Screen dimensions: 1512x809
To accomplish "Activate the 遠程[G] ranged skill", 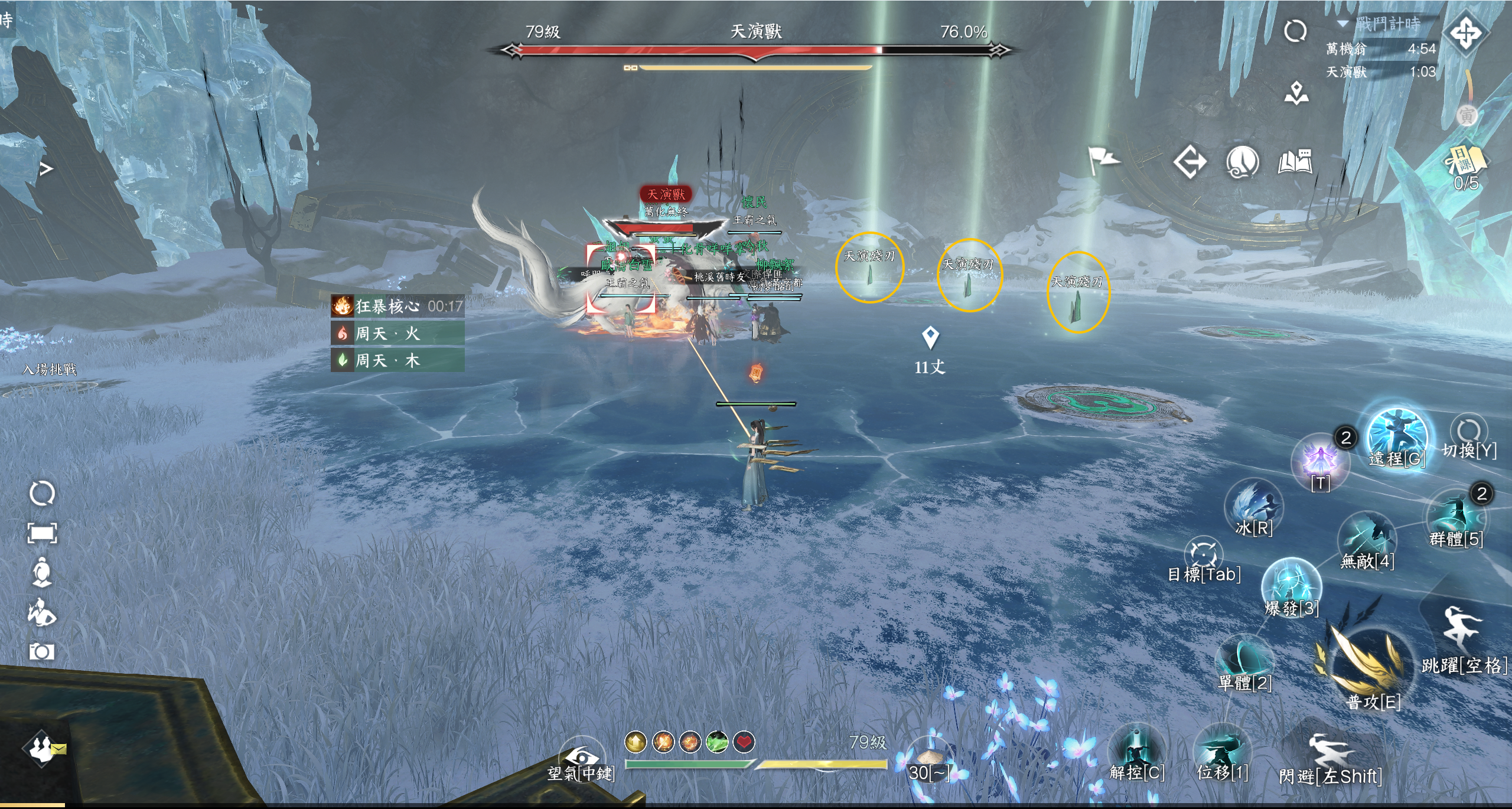I will tap(1397, 436).
